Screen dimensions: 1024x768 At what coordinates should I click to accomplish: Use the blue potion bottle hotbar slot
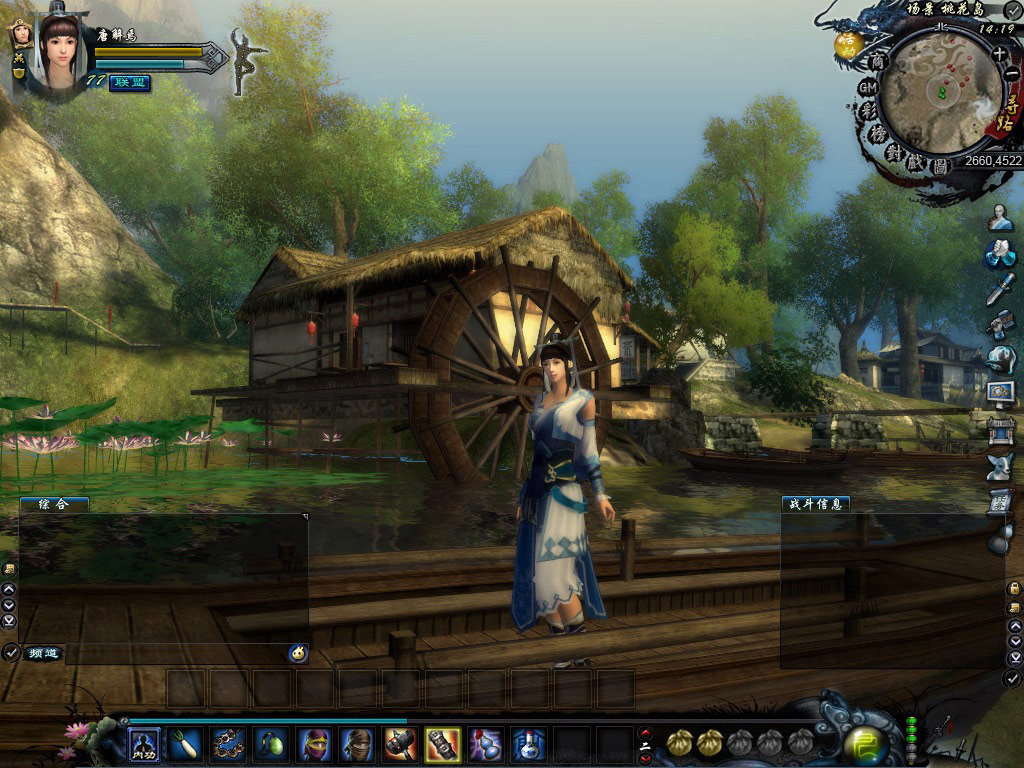(x=529, y=744)
